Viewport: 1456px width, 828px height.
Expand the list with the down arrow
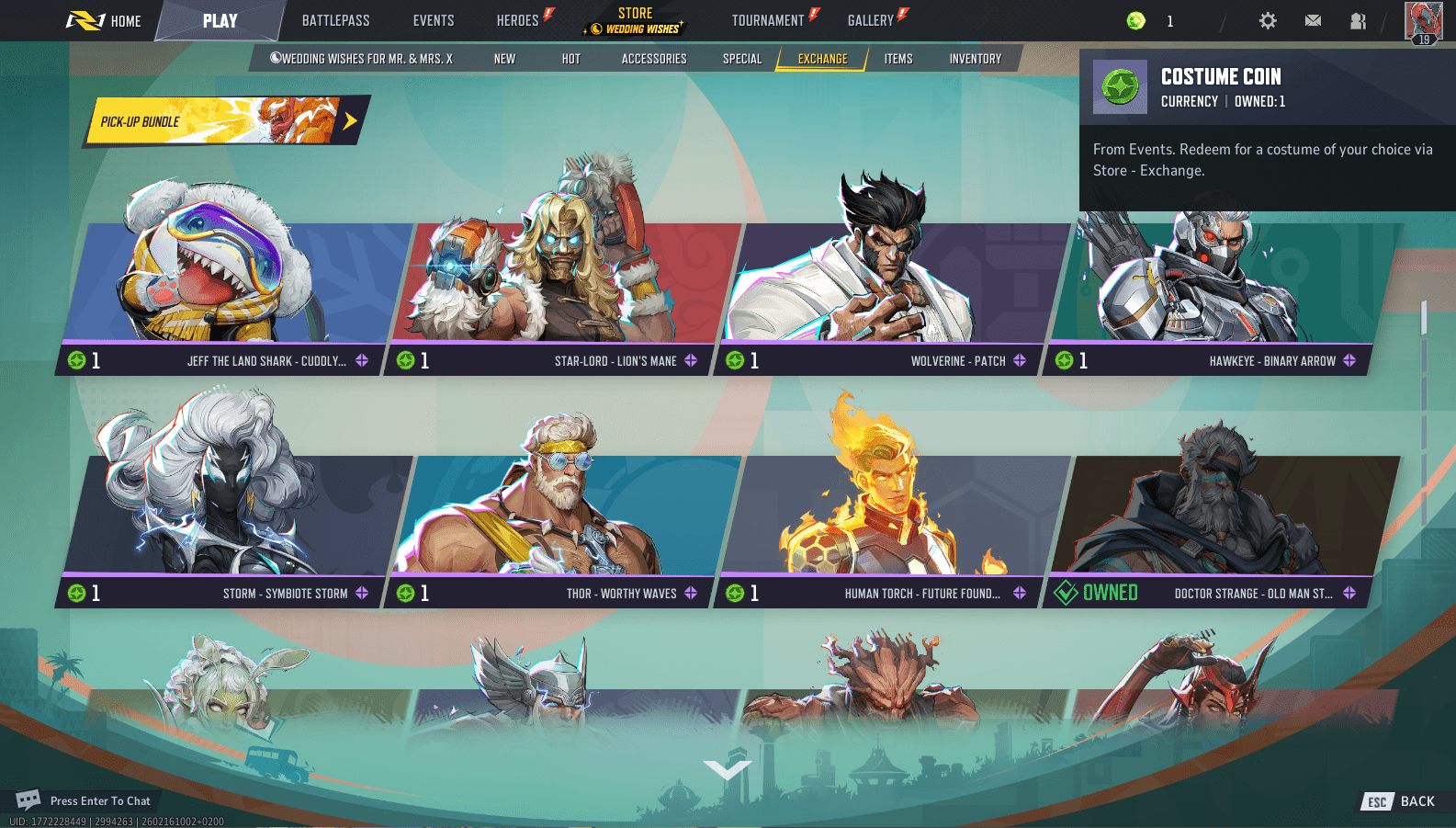pos(728,770)
